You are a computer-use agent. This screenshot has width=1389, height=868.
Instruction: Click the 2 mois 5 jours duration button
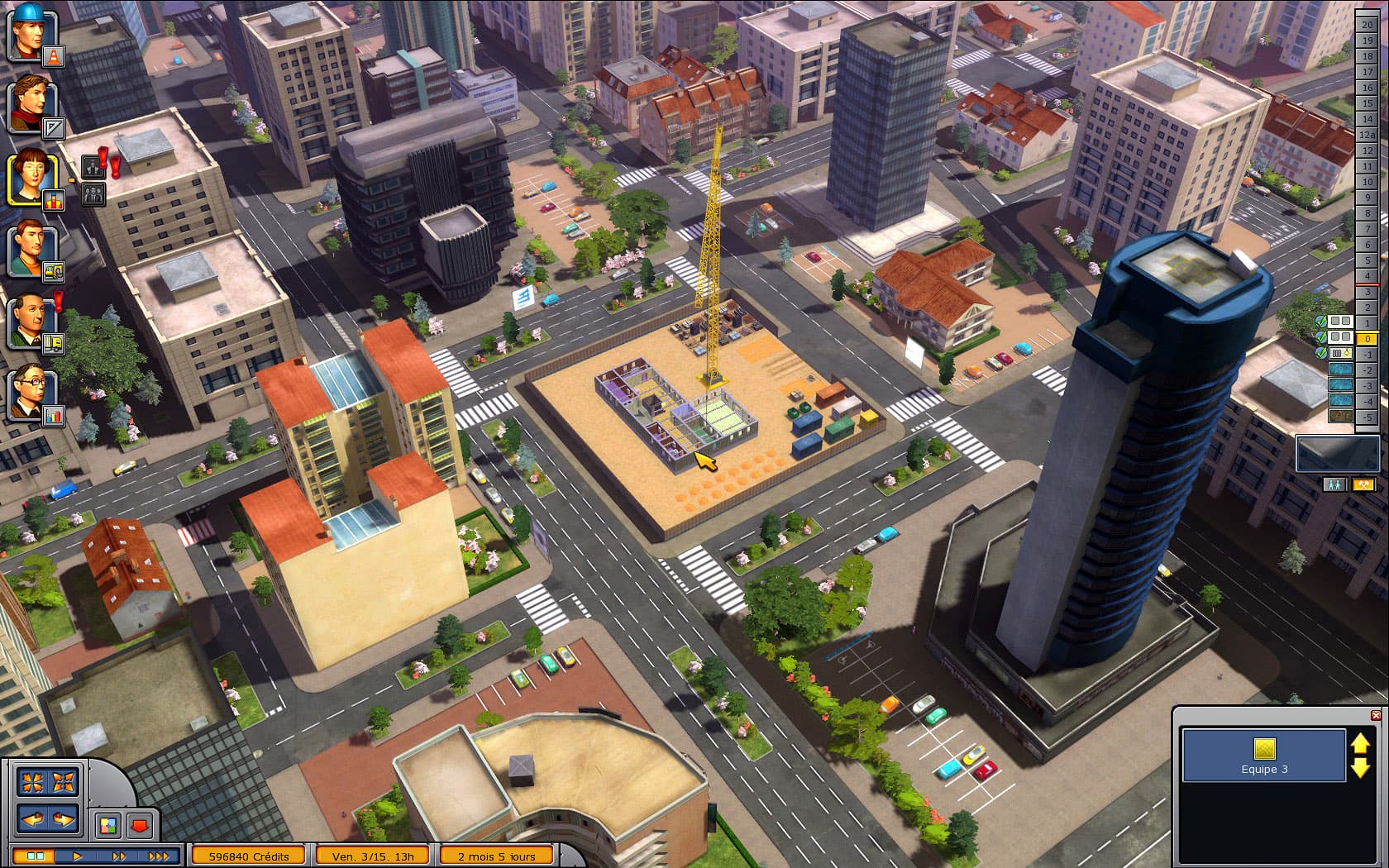point(496,856)
